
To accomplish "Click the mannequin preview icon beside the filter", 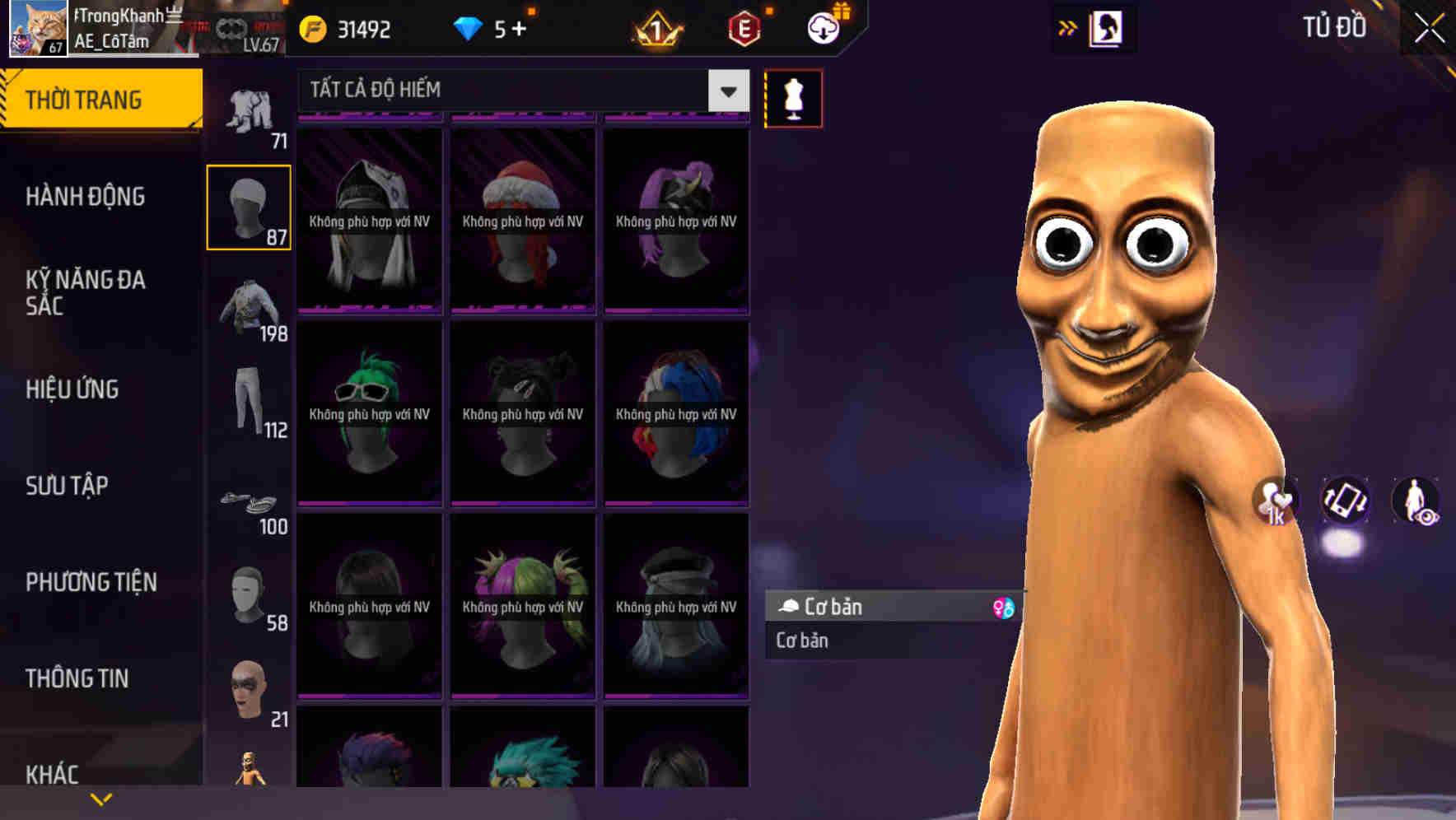I will click(792, 97).
